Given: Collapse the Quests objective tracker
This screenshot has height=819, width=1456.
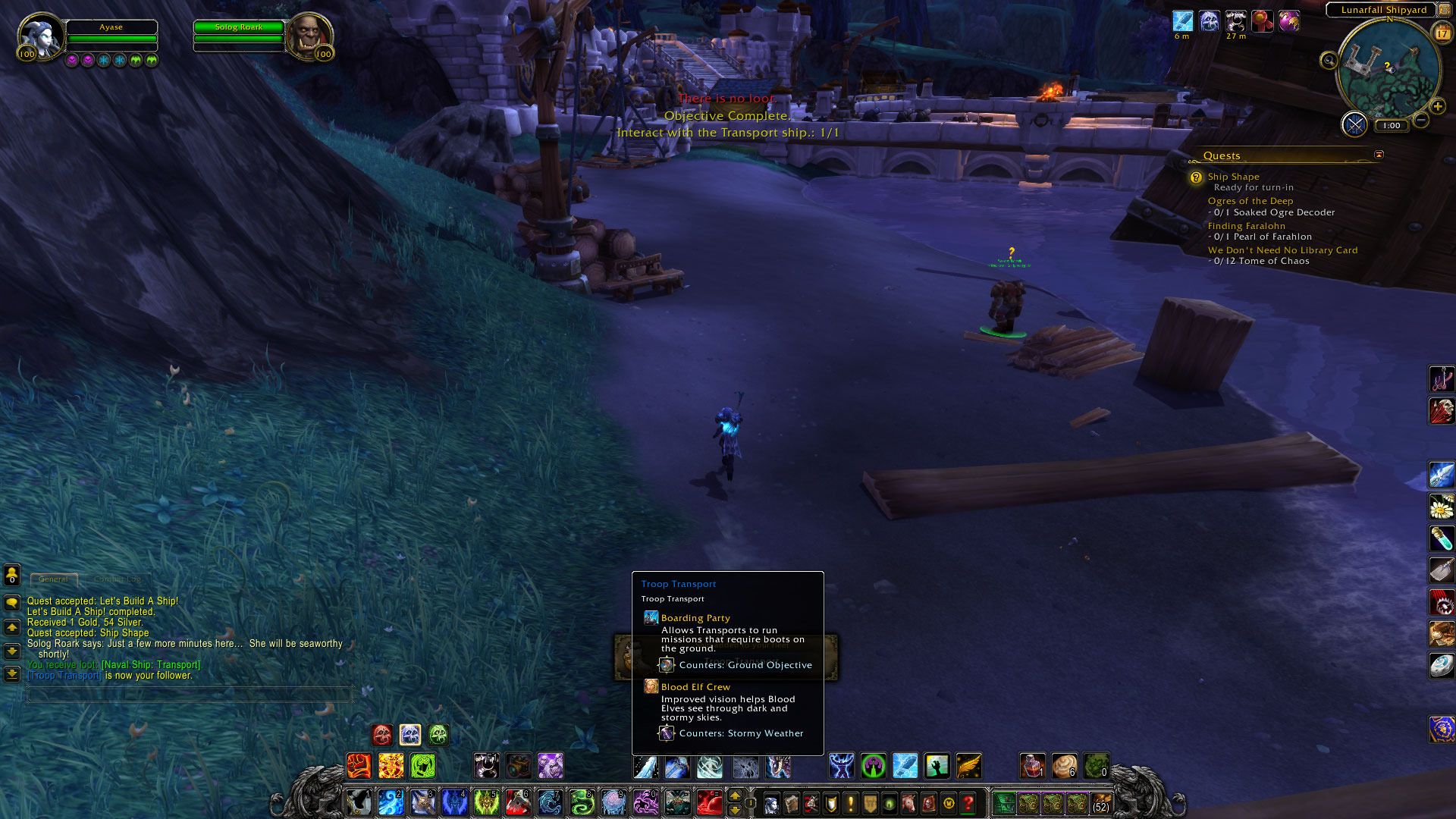Looking at the screenshot, I should coord(1379,155).
